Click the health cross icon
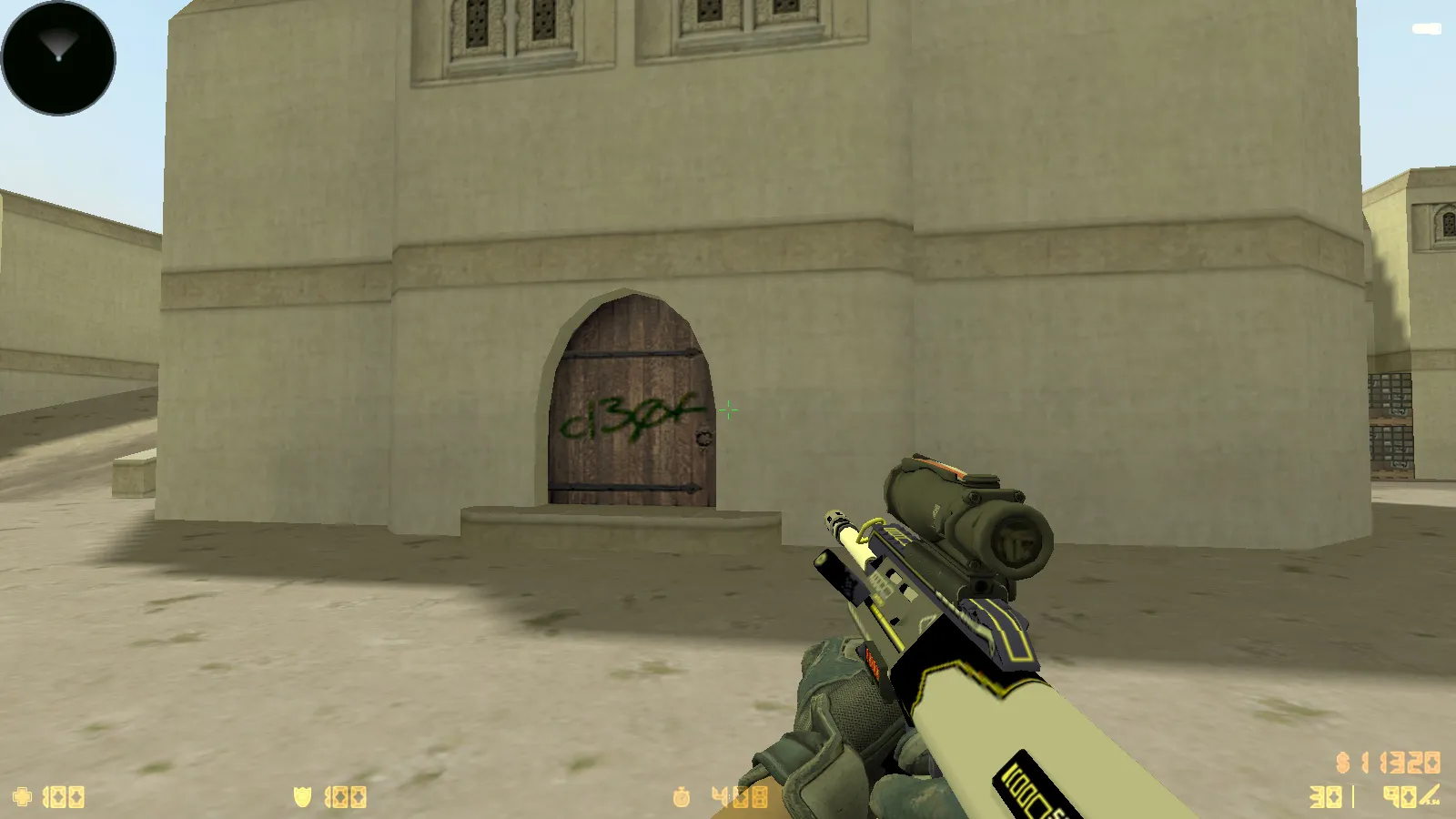 pyautogui.click(x=23, y=794)
